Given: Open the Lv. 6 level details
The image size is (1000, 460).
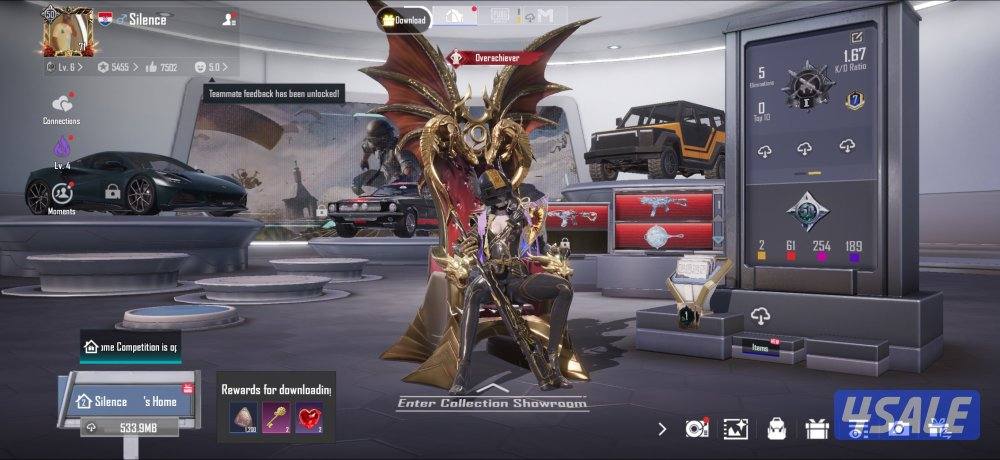Looking at the screenshot, I should tap(66, 67).
